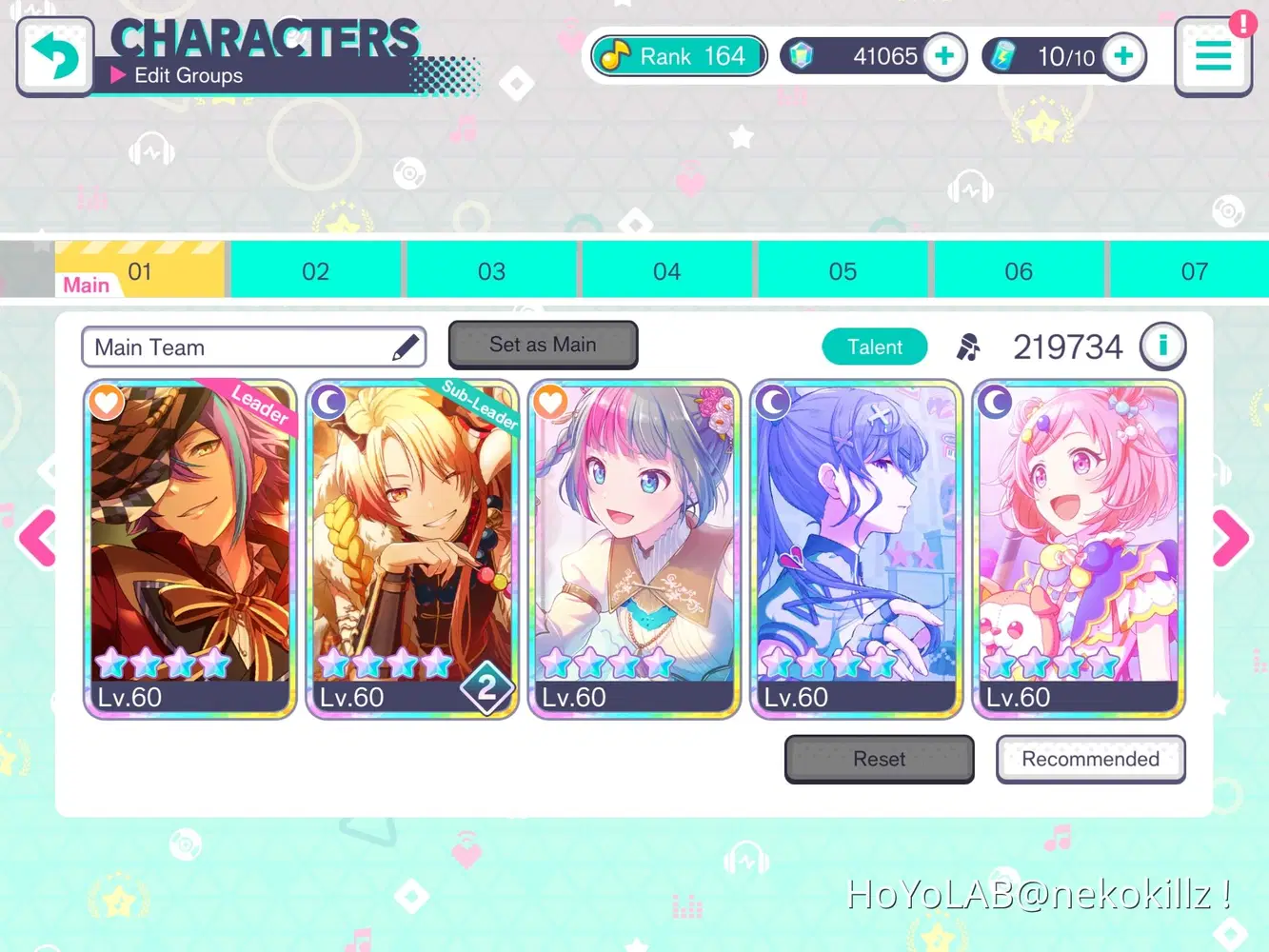The image size is (1269, 952).
Task: Toggle the heart attribute badge on the Leader card
Action: point(106,402)
